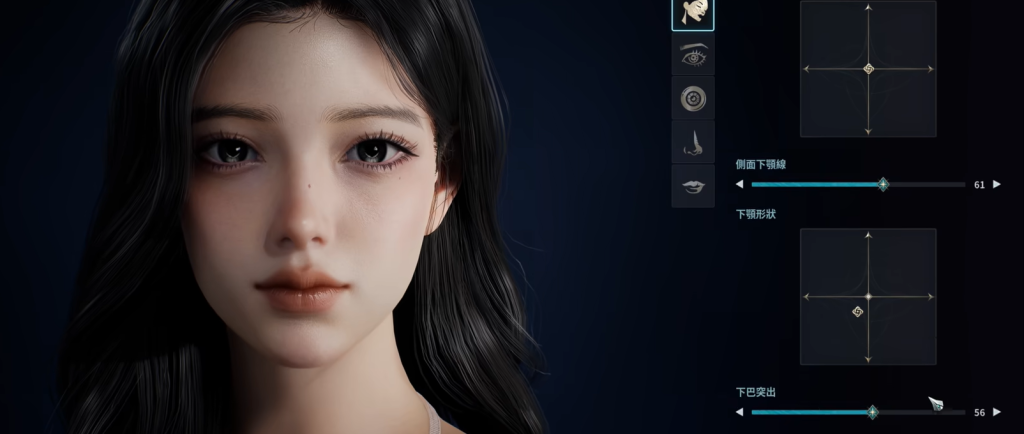Choose the nose customization tab
This screenshot has width=1024, height=434.
click(692, 142)
